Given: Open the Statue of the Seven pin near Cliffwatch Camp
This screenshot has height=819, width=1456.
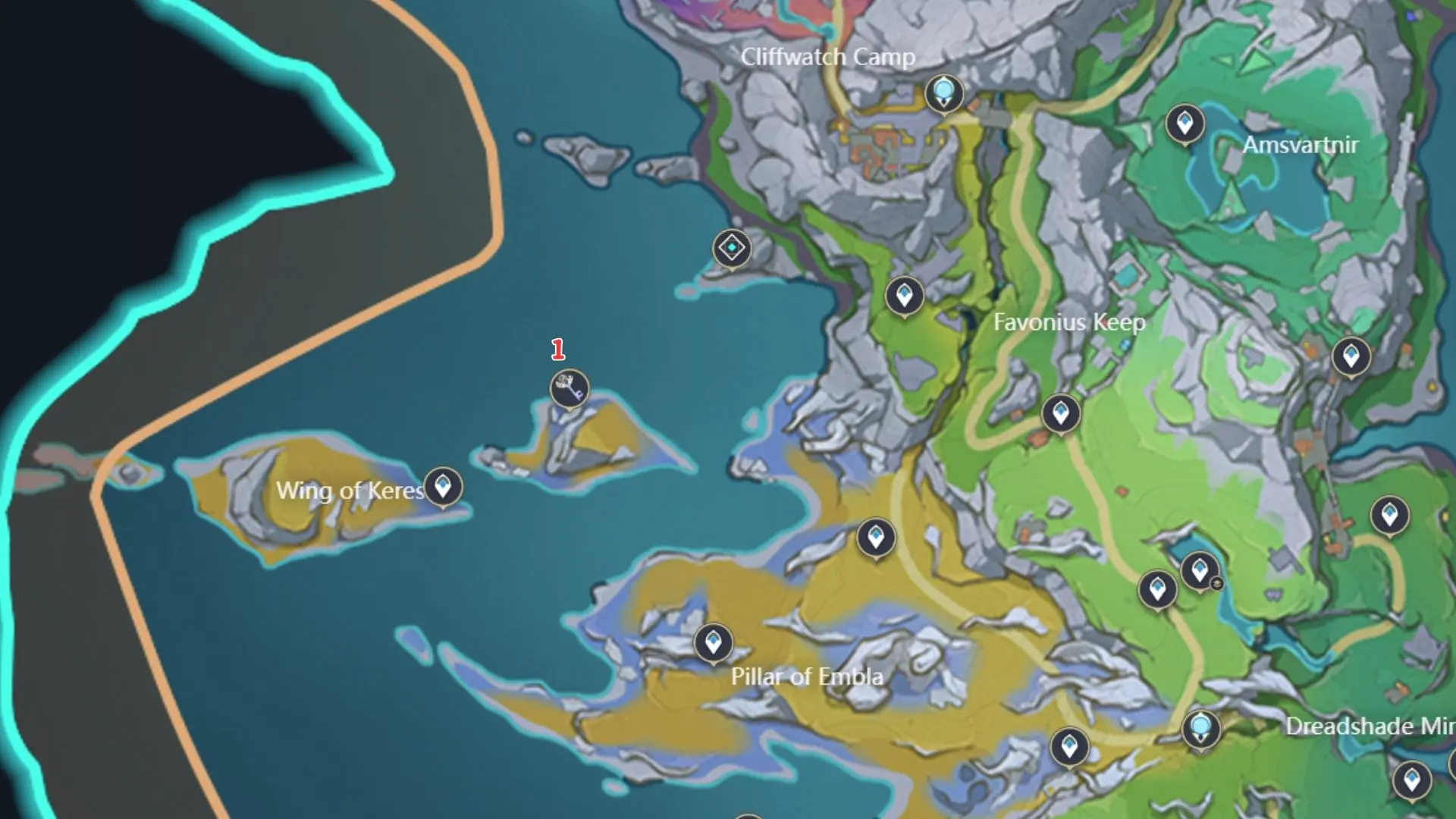Looking at the screenshot, I should [x=944, y=93].
